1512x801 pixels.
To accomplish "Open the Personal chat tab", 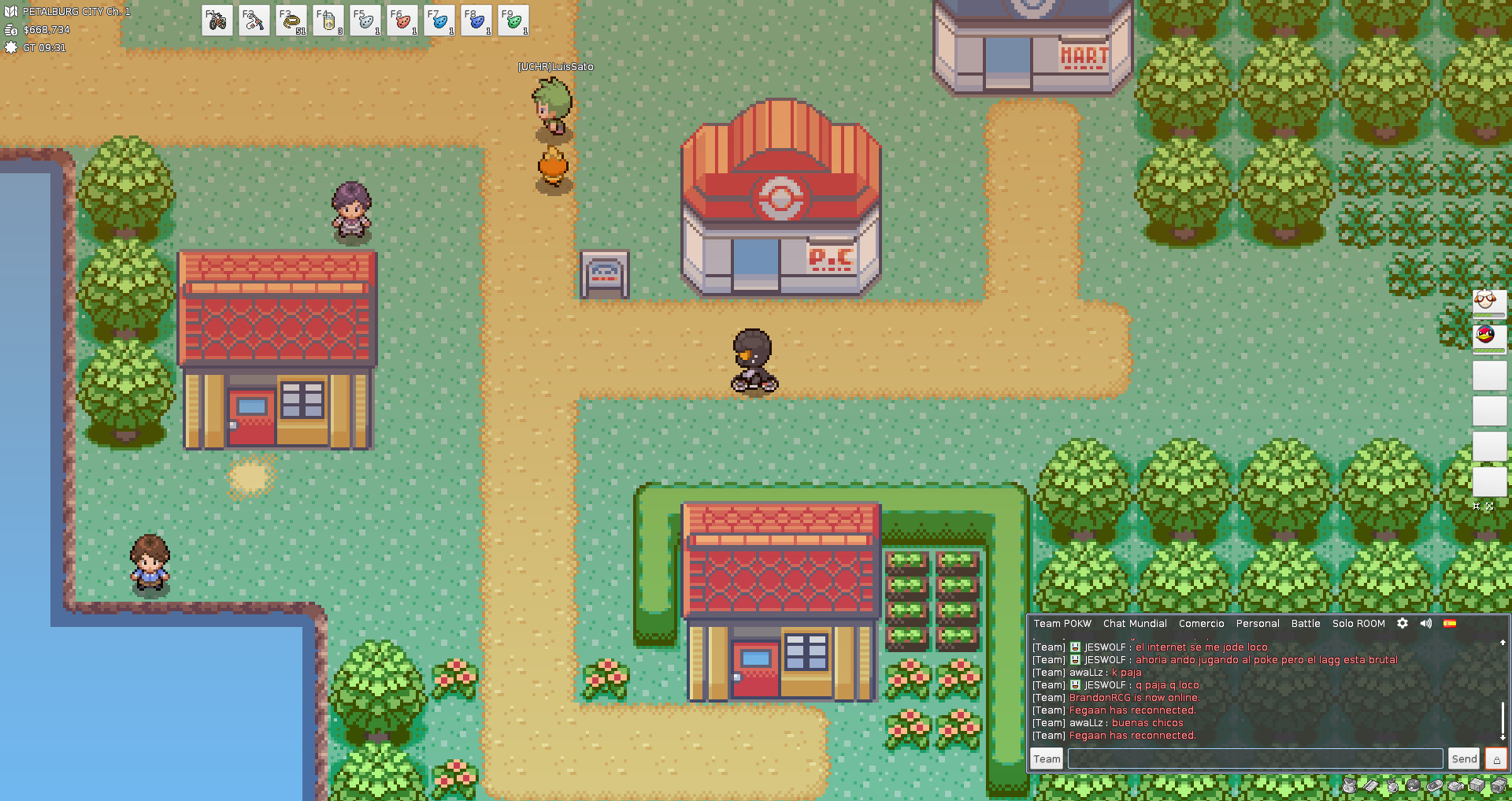I will 1258,624.
